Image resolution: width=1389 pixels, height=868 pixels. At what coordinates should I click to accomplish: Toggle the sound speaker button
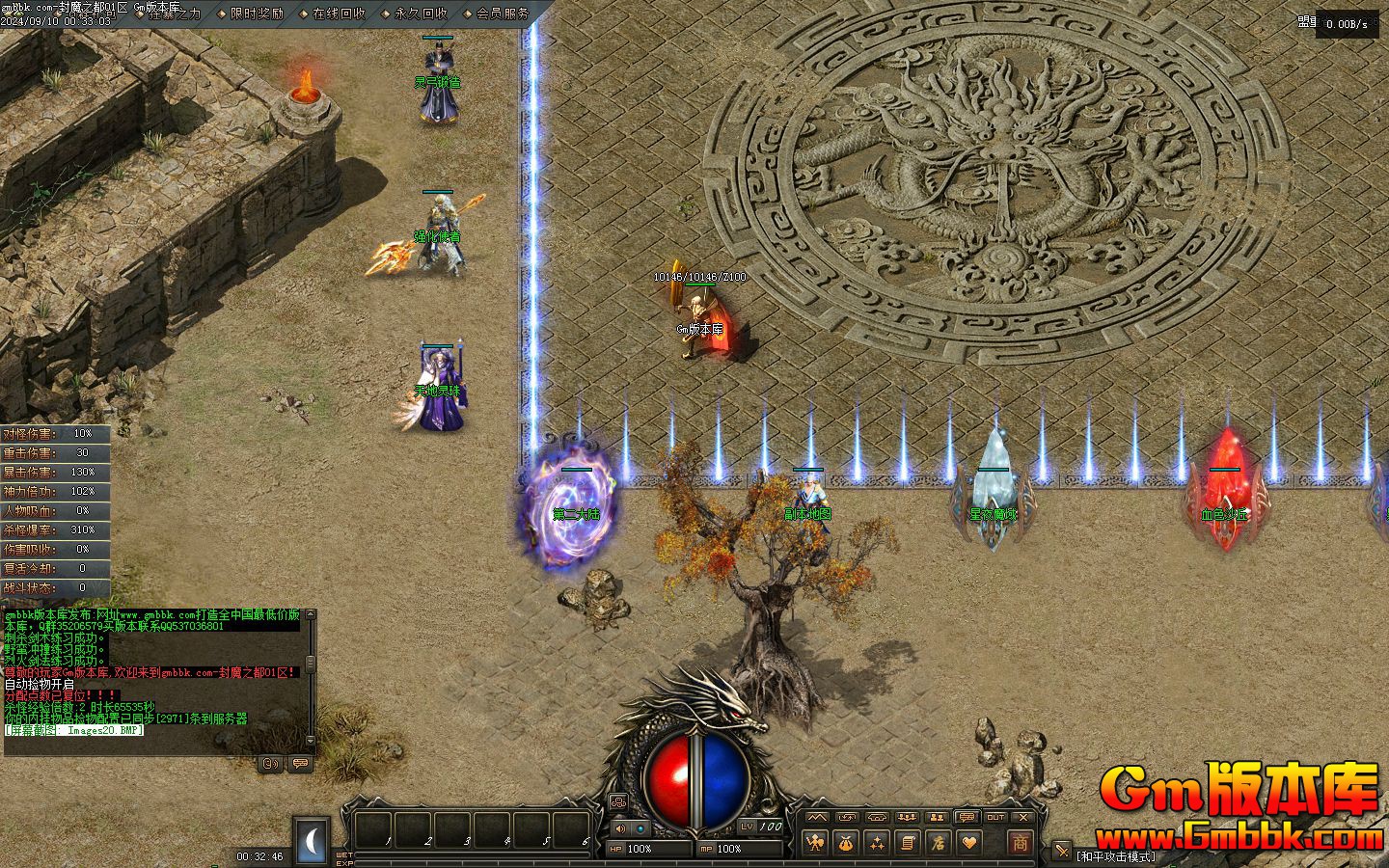(x=619, y=827)
